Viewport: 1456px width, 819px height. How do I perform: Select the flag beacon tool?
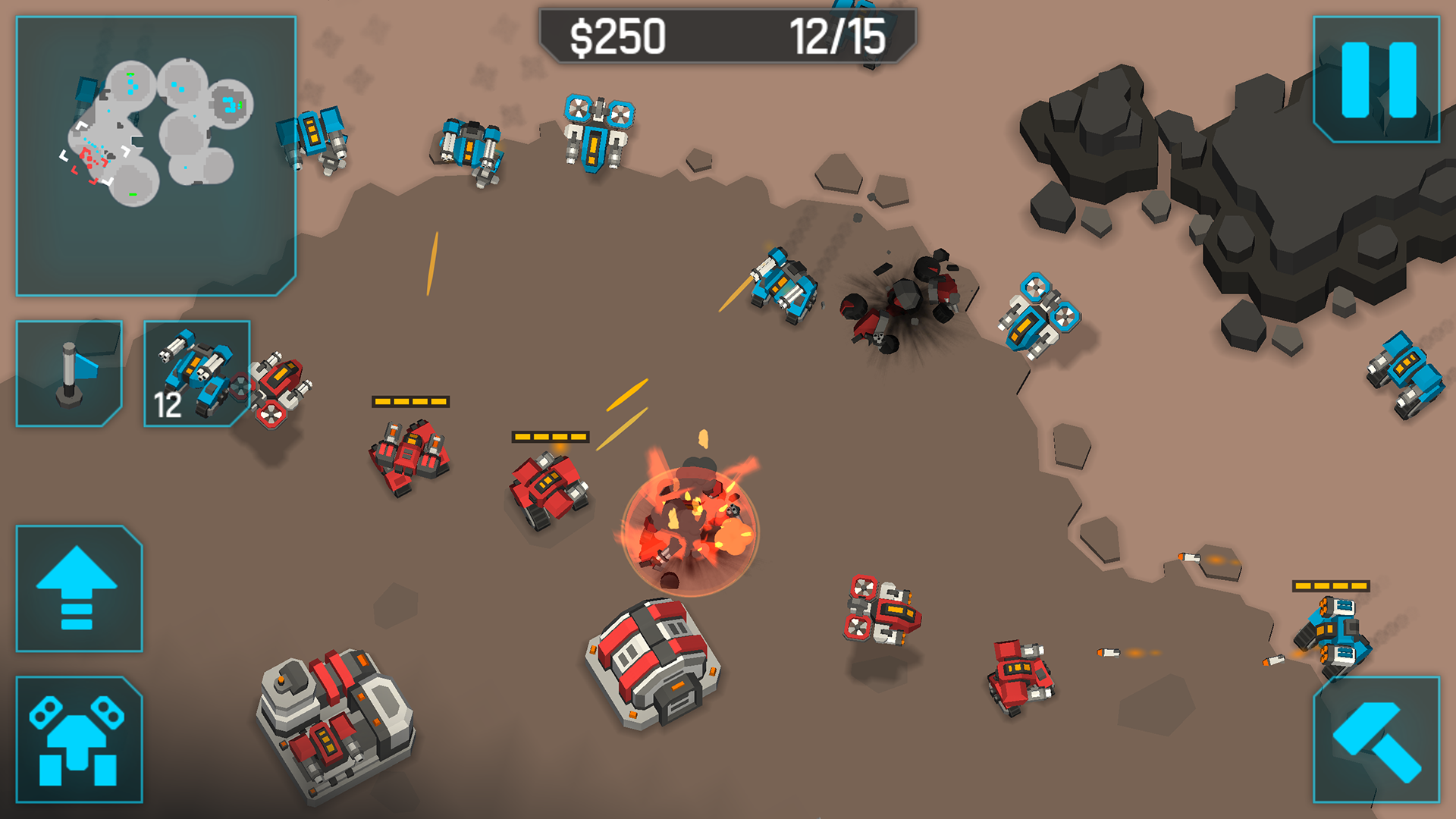(x=68, y=375)
